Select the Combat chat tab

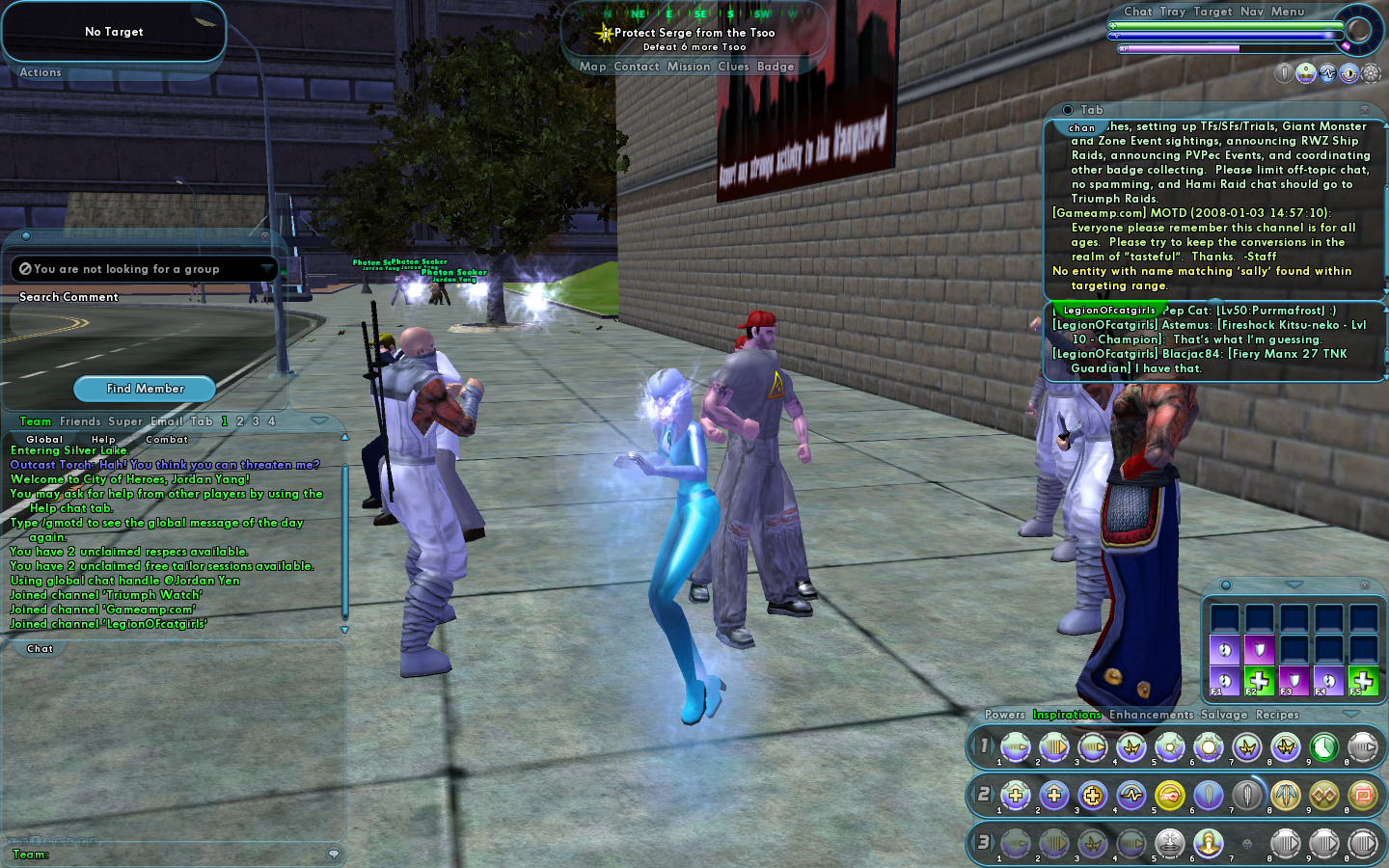(167, 440)
